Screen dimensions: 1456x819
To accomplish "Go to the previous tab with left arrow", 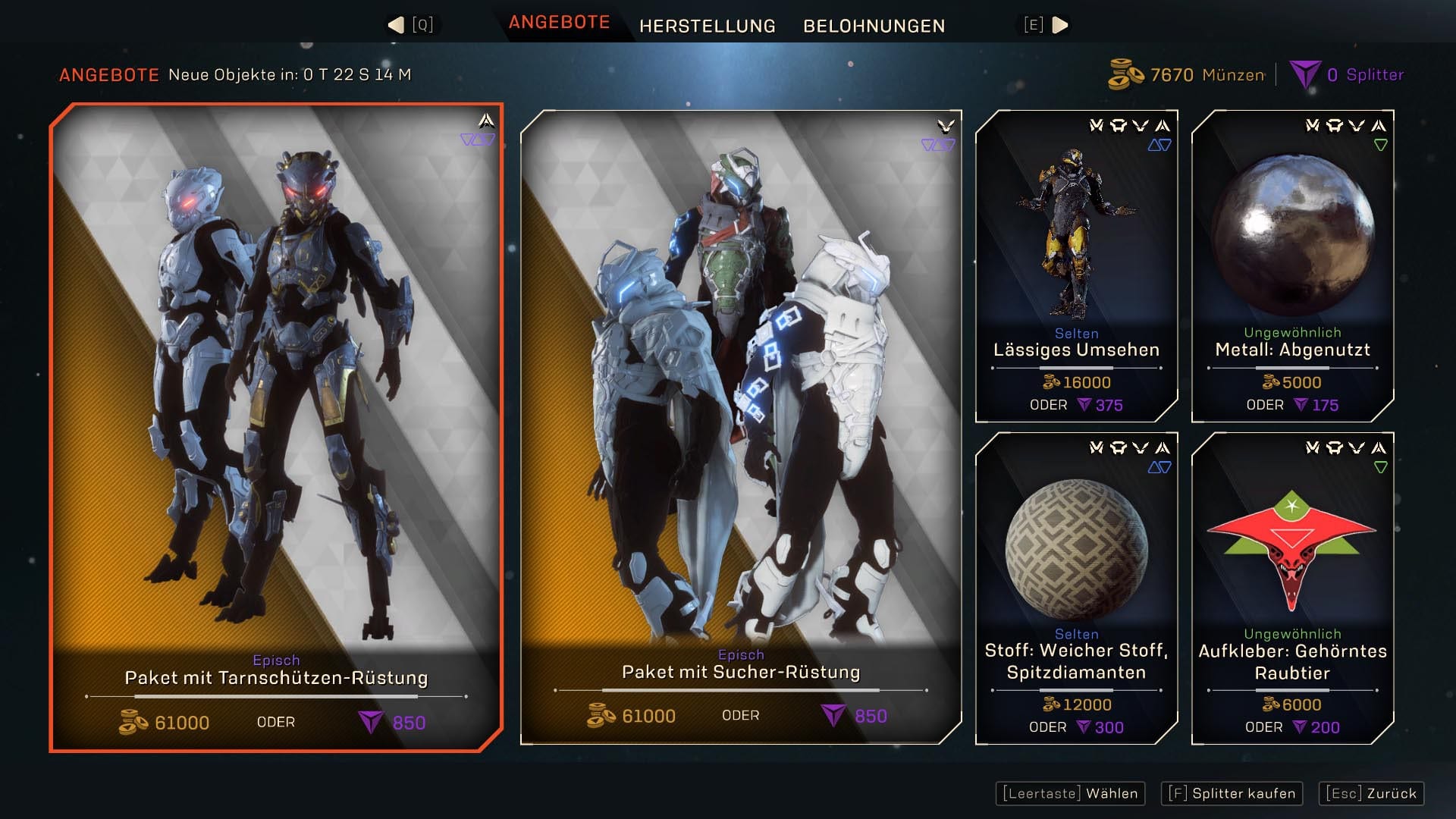I will click(396, 25).
